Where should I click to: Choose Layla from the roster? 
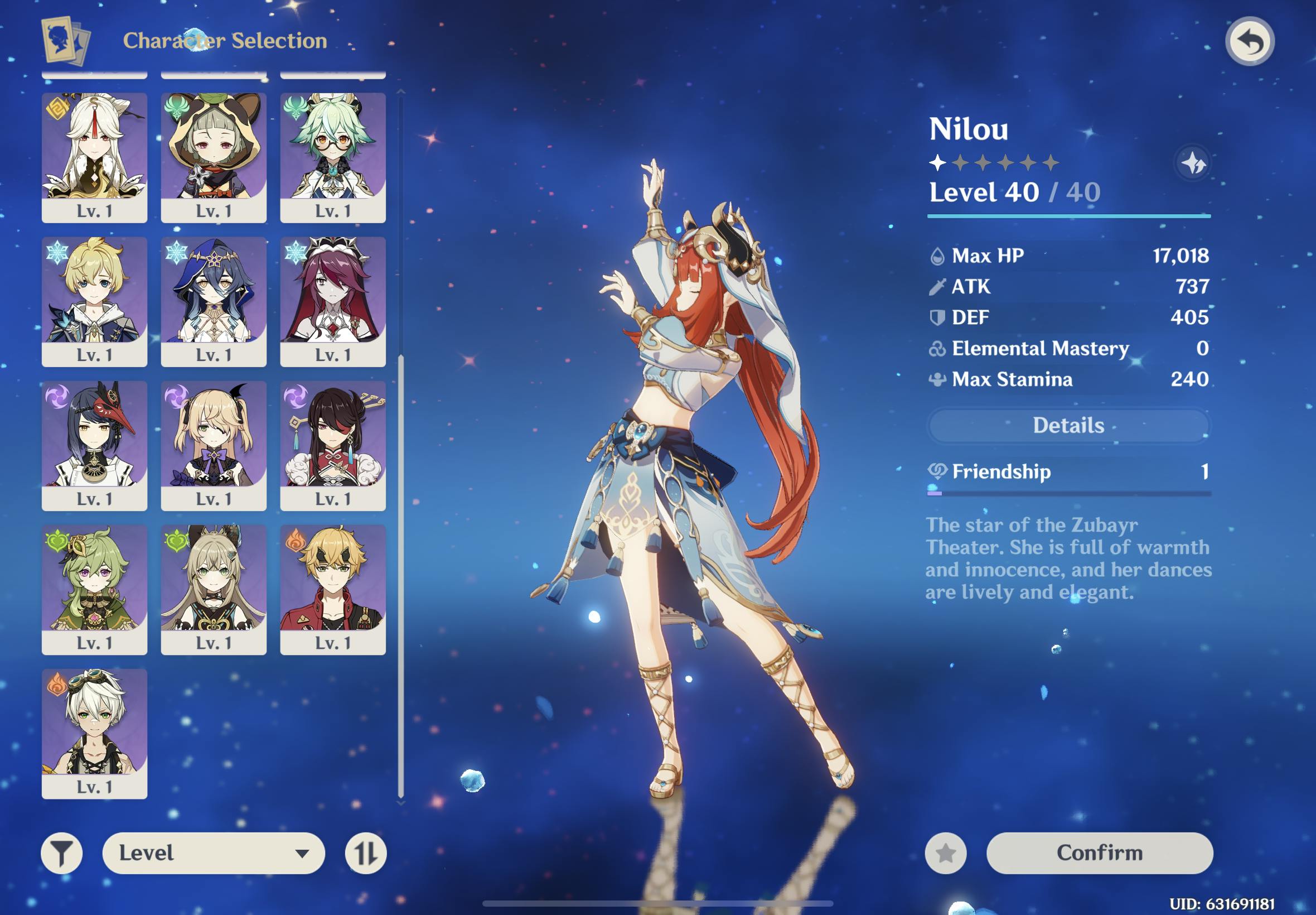coord(214,301)
